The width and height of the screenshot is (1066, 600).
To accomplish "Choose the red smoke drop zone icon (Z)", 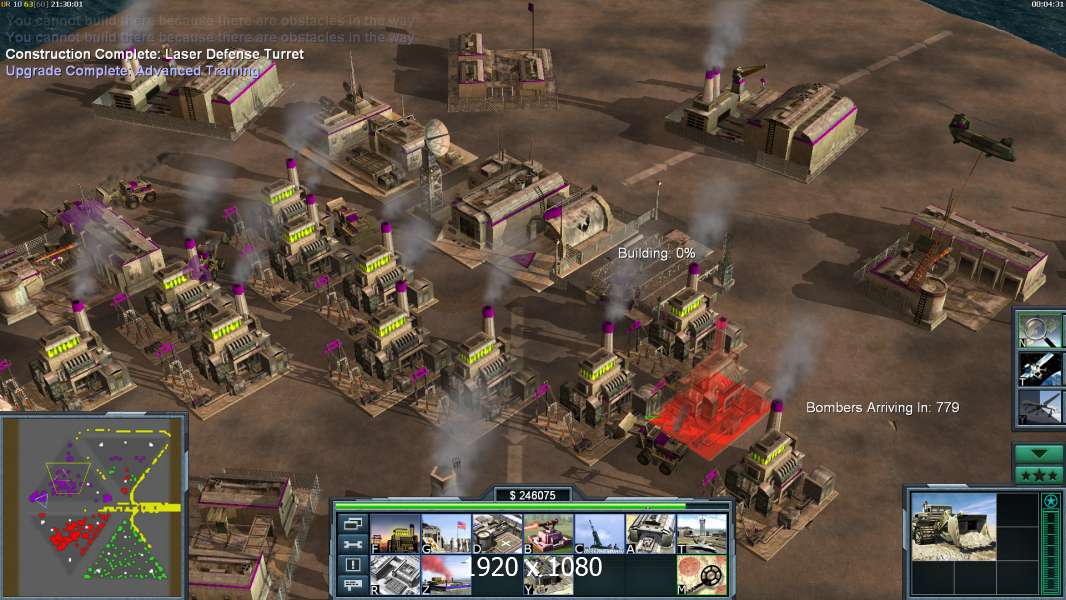I will [446, 575].
